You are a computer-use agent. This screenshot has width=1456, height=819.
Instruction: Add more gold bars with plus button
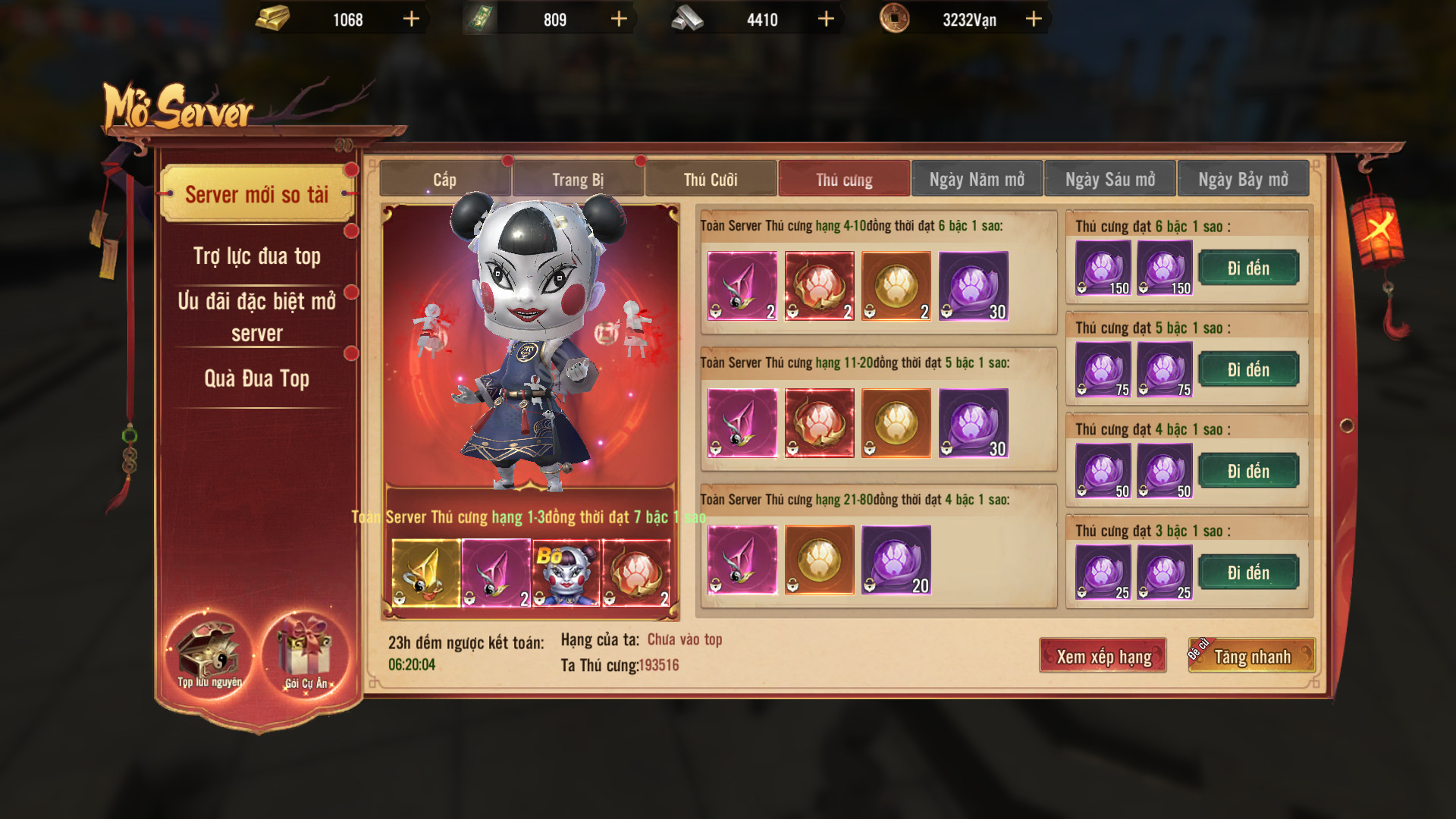click(x=411, y=19)
